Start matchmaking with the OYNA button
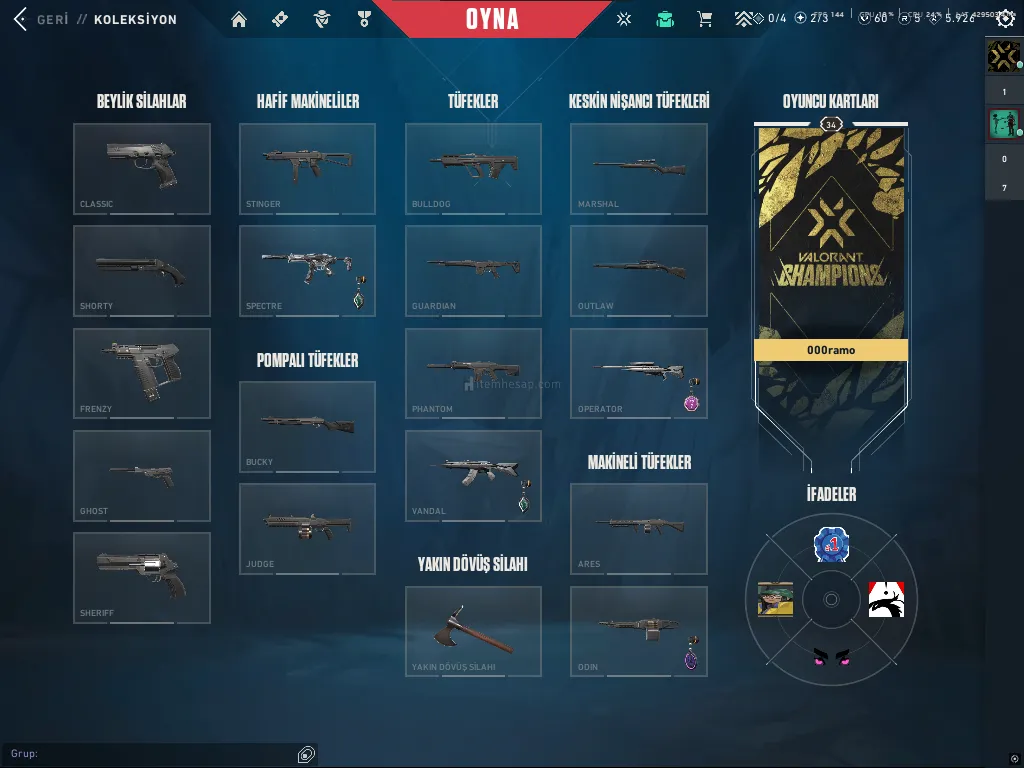 [x=492, y=19]
